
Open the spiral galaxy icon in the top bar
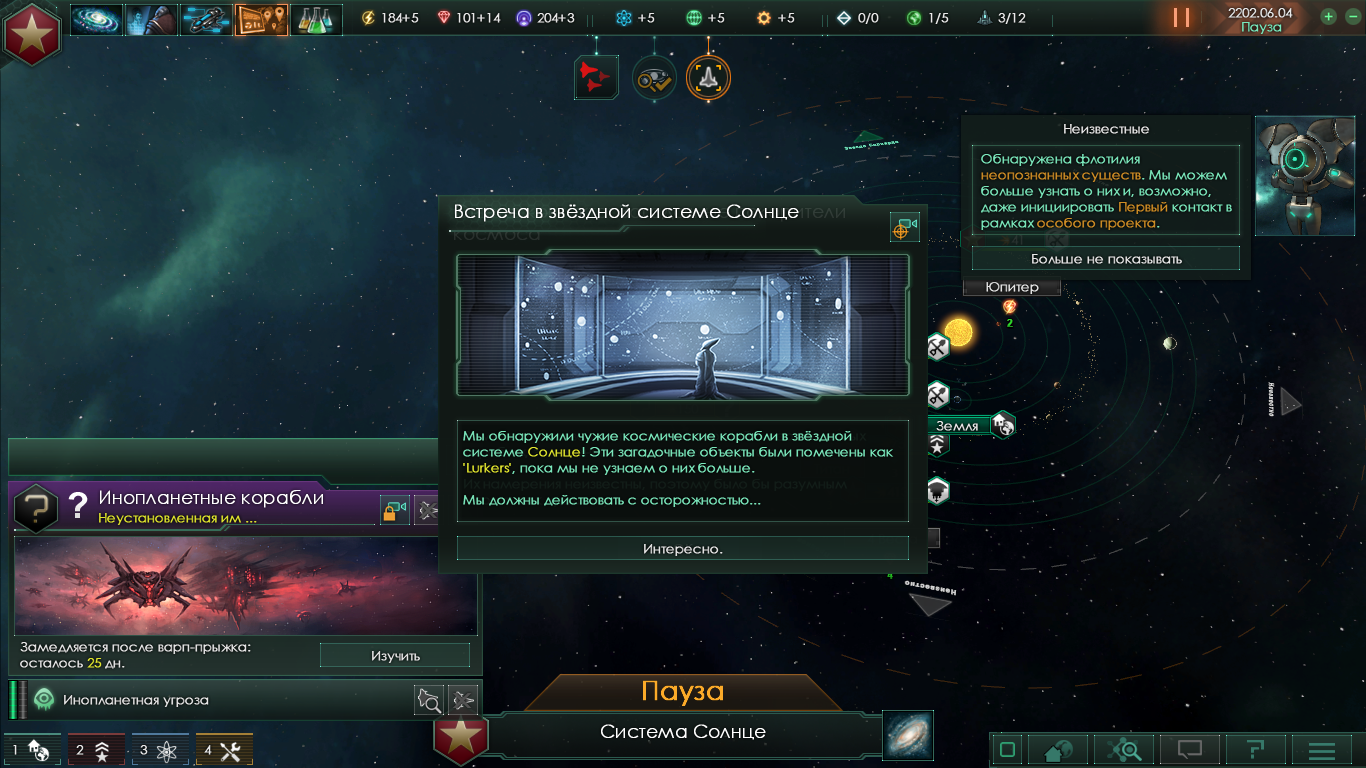pos(96,19)
